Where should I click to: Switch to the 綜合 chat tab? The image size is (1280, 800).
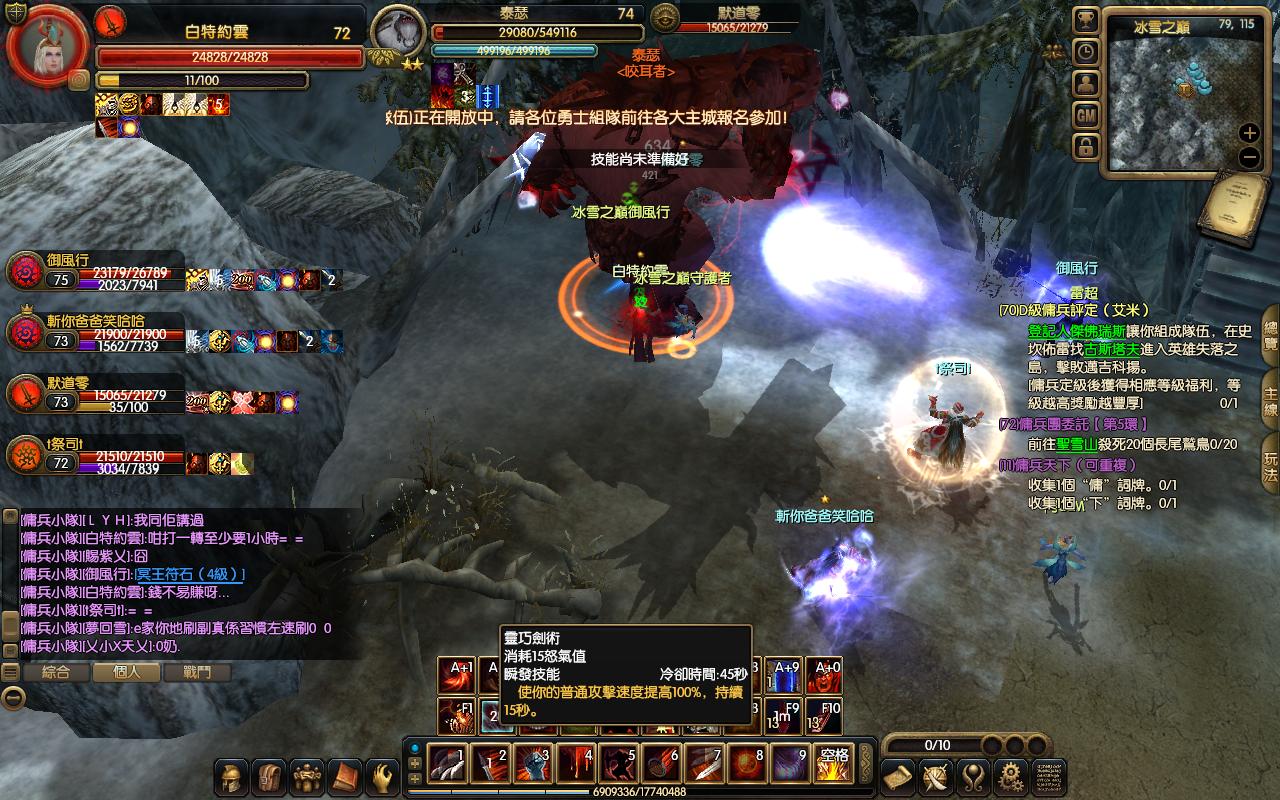pyautogui.click(x=56, y=673)
